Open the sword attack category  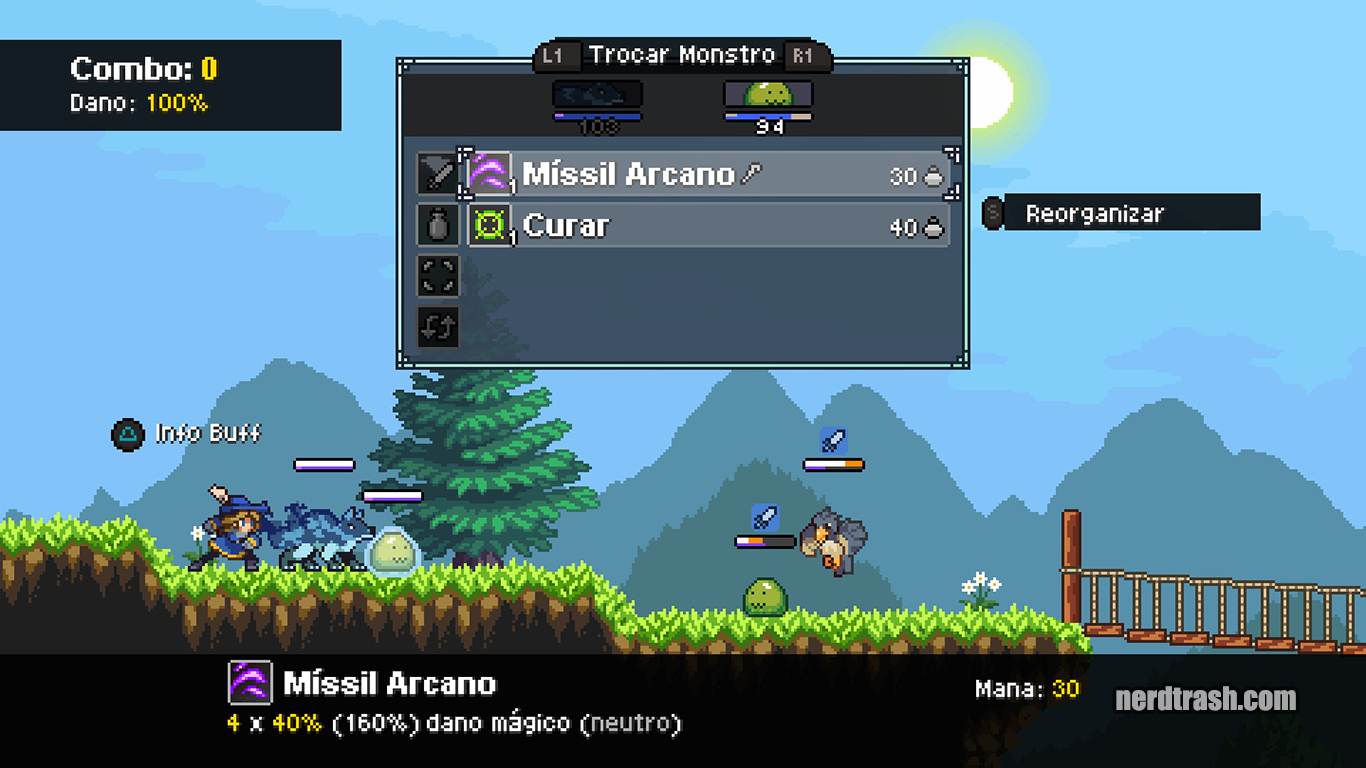pos(438,175)
